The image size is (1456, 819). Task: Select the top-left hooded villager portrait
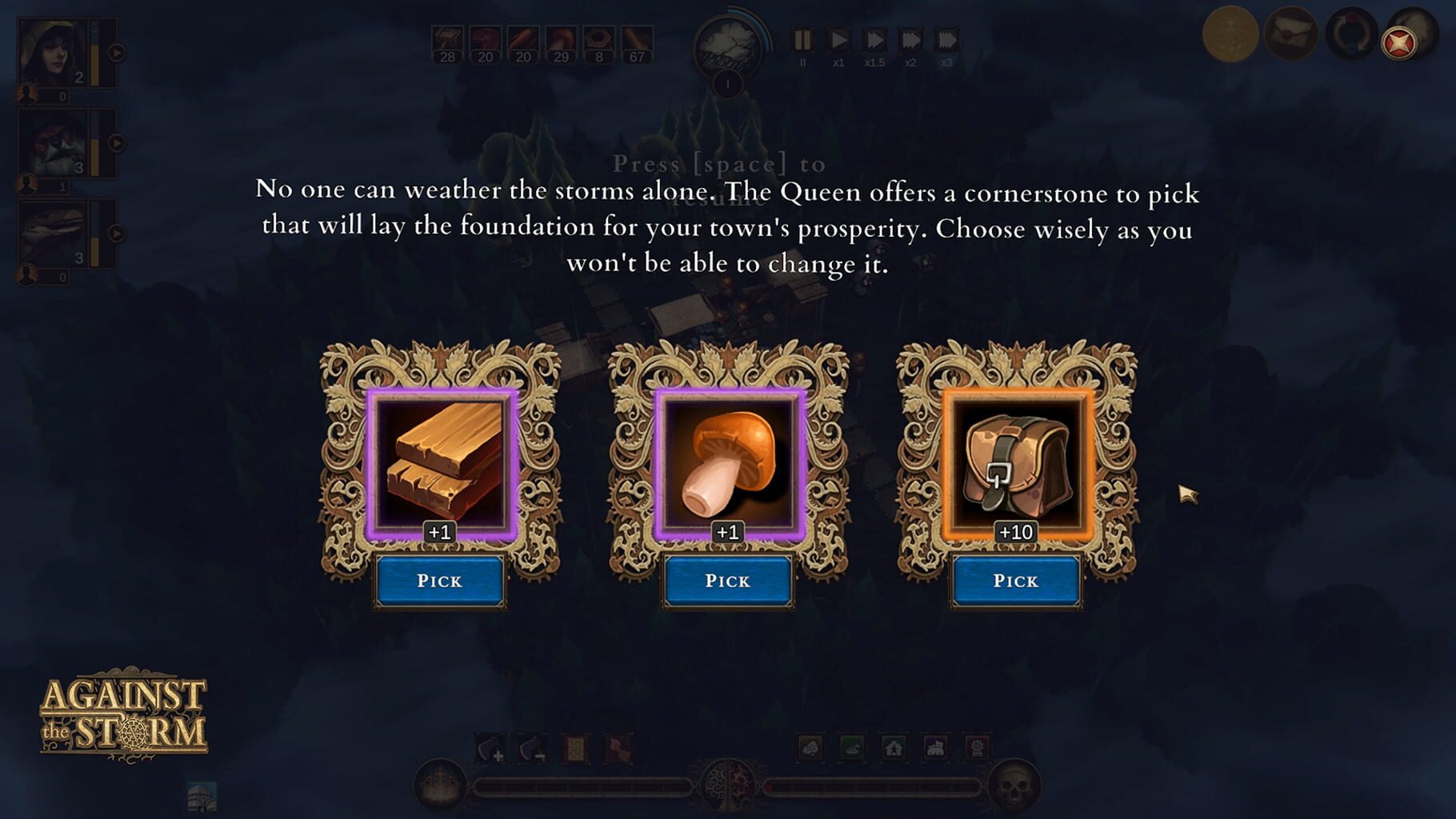pos(50,52)
